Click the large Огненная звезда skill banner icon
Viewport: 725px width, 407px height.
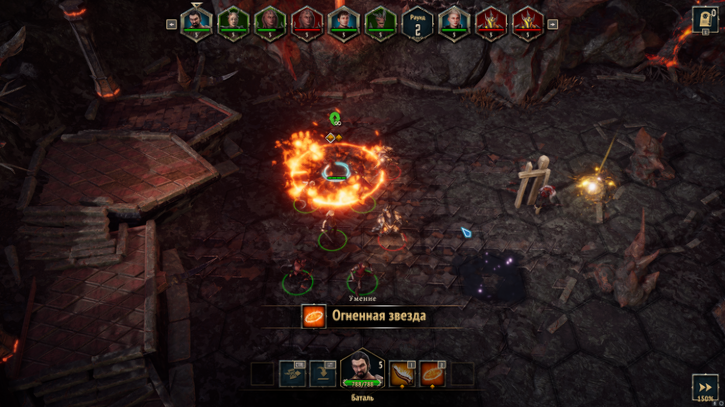[314, 316]
